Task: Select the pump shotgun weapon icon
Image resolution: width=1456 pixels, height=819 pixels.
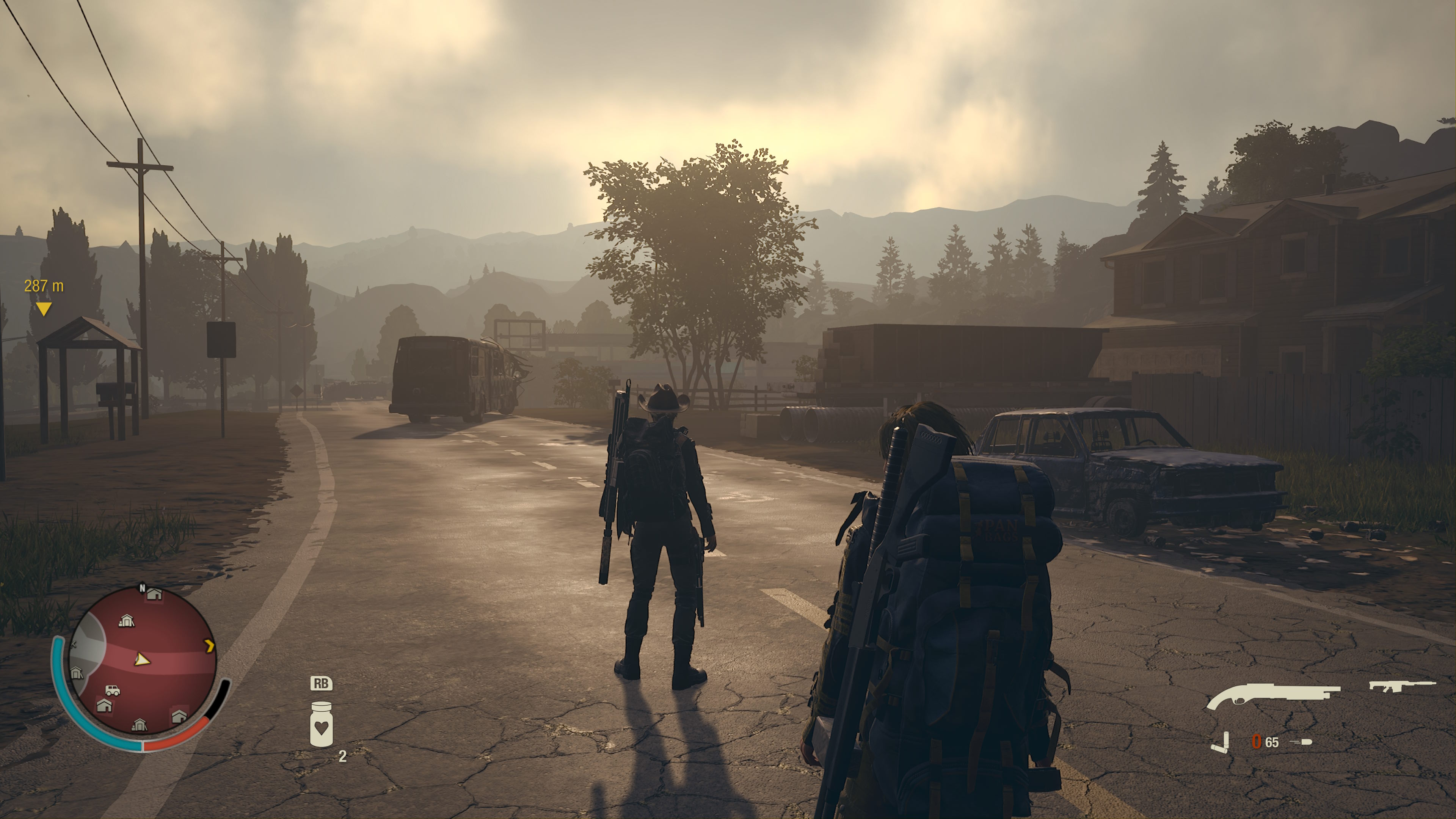Action: tap(1272, 696)
